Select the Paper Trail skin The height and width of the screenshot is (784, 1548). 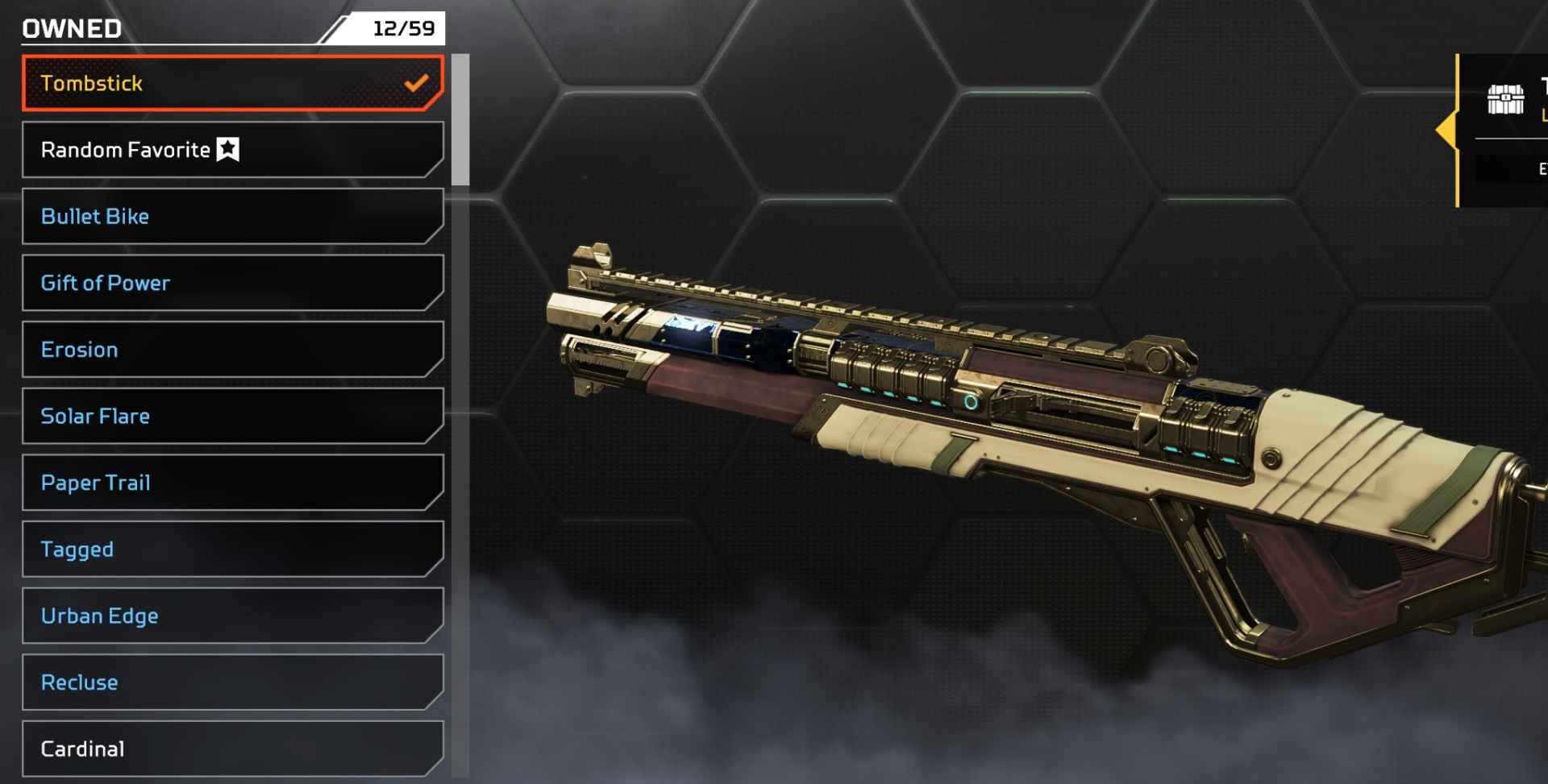[231, 482]
